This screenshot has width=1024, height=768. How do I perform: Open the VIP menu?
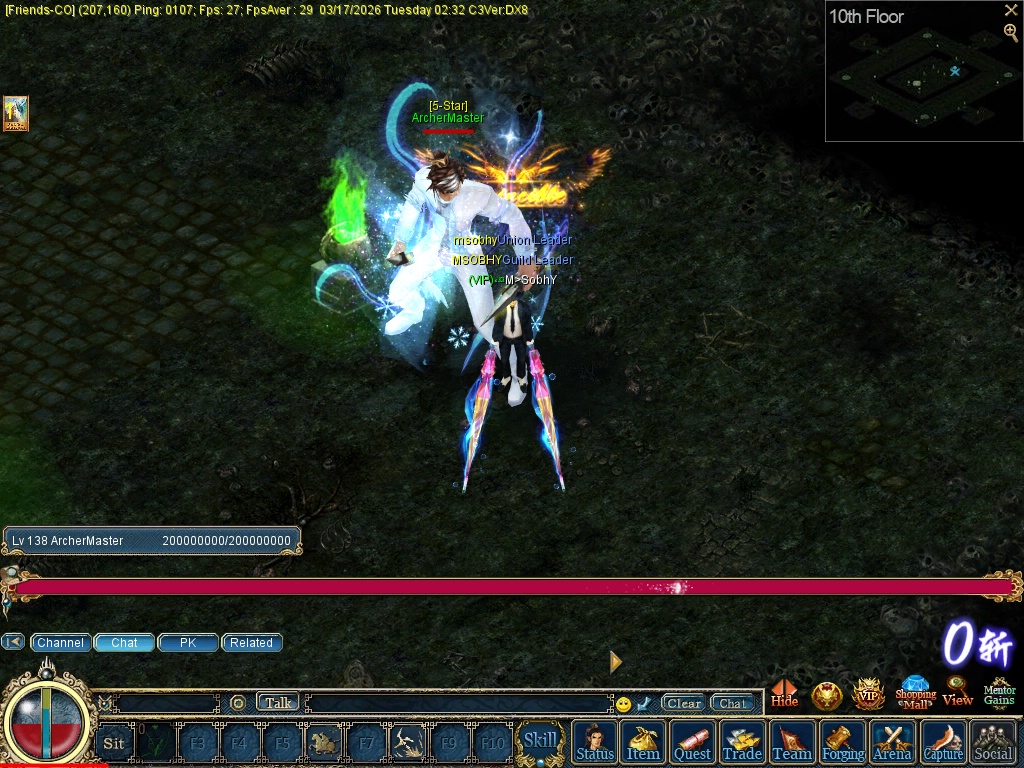tap(868, 693)
